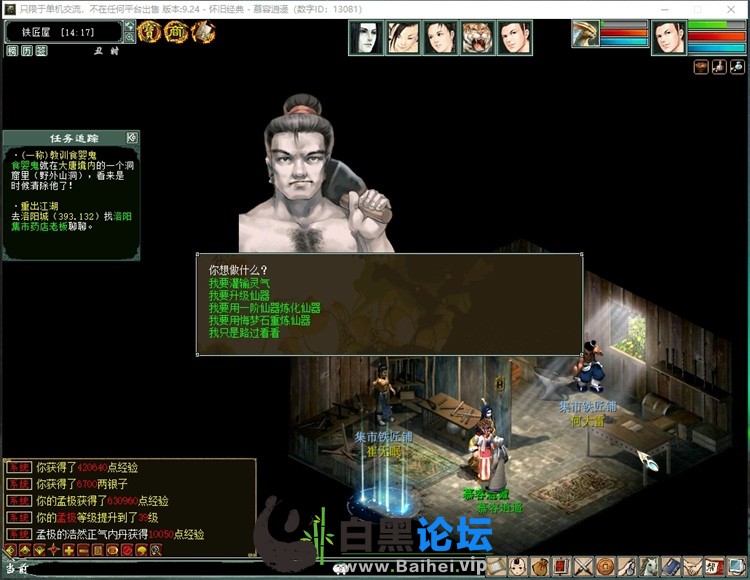Image resolution: width=750 pixels, height=580 pixels.
Task: Select the dragon pet portrait
Action: 585,34
